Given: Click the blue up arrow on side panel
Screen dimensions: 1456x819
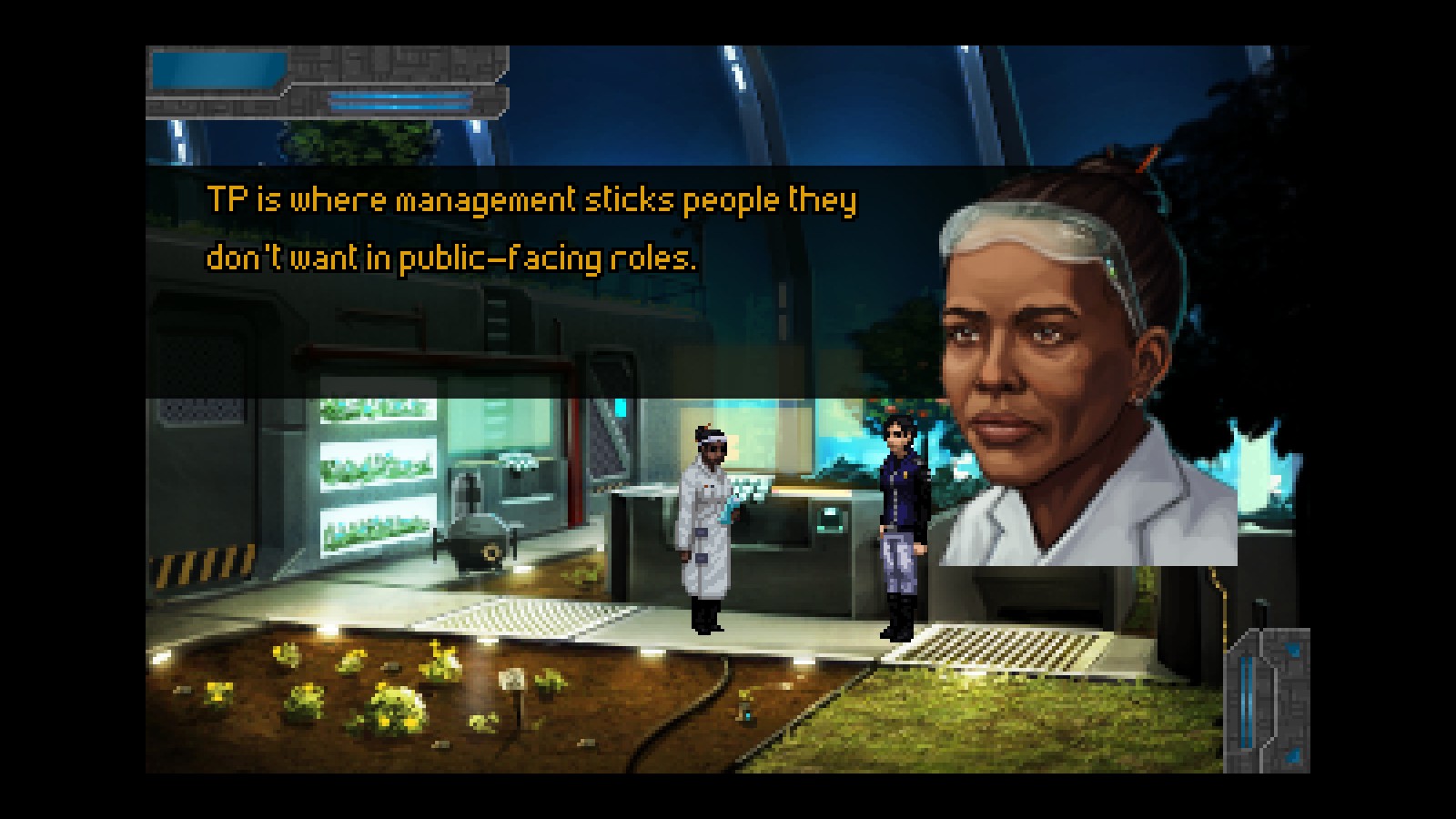Looking at the screenshot, I should [x=1293, y=651].
